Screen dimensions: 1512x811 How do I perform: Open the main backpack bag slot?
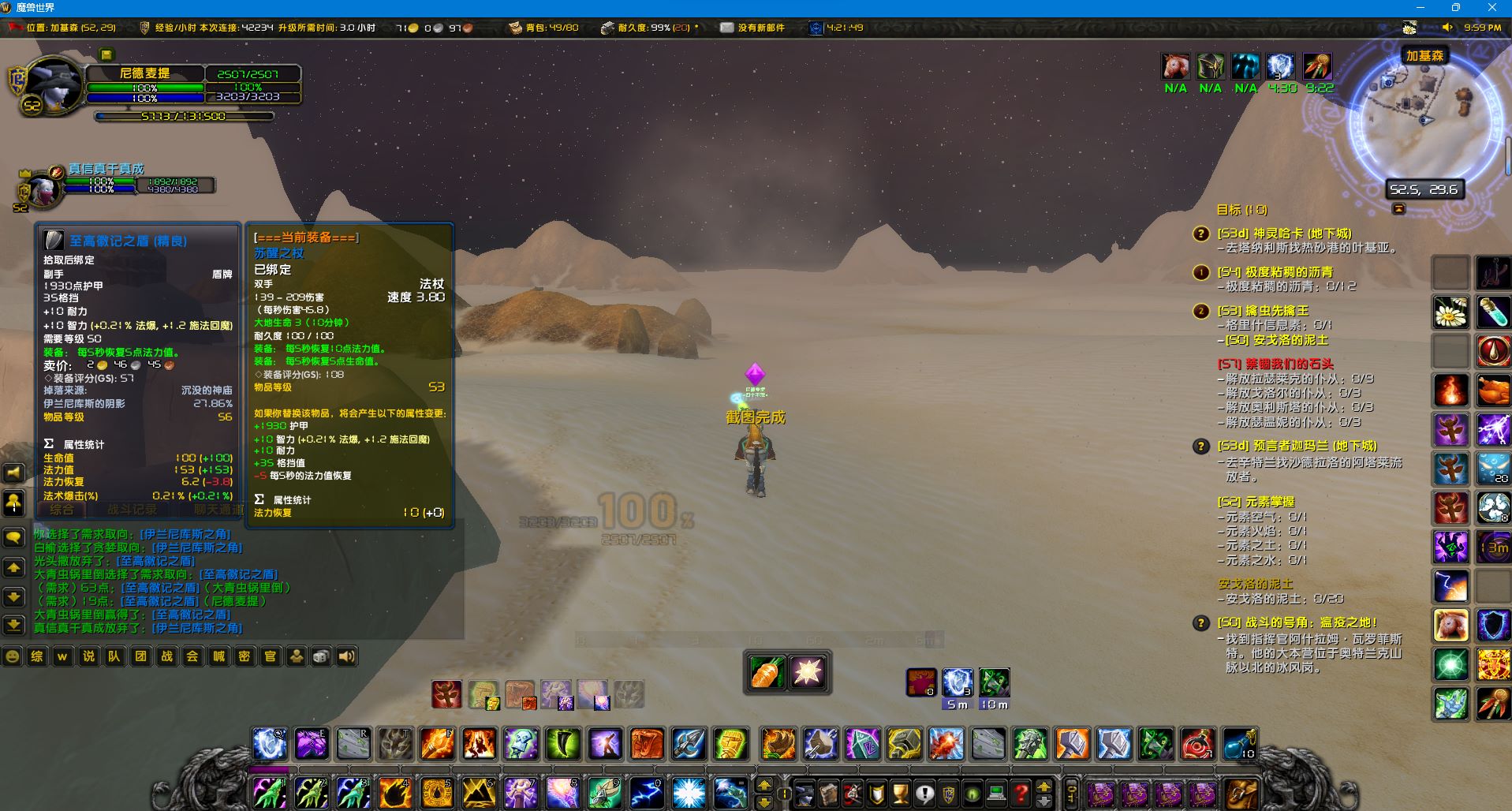coord(1241,792)
